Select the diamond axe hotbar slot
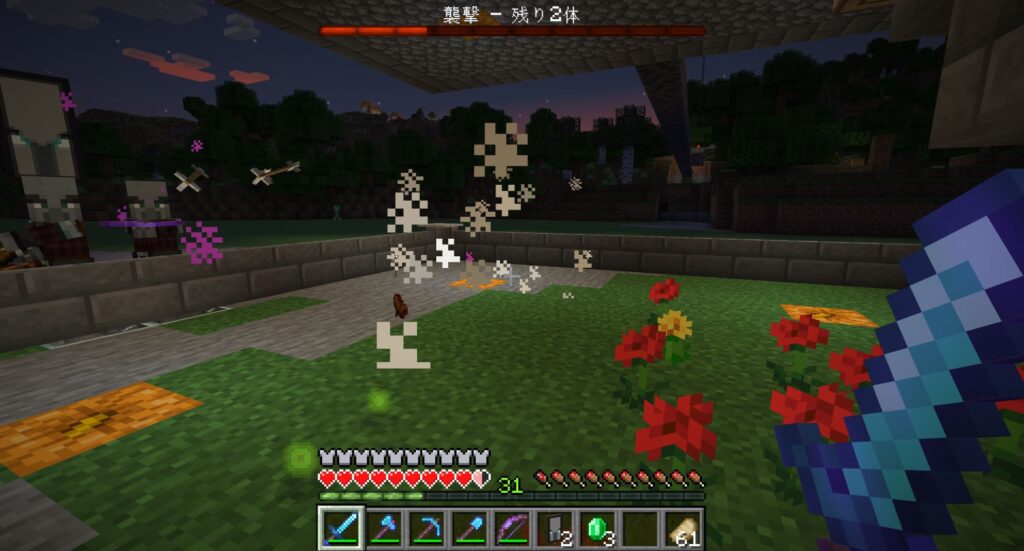The height and width of the screenshot is (551, 1024). (383, 527)
